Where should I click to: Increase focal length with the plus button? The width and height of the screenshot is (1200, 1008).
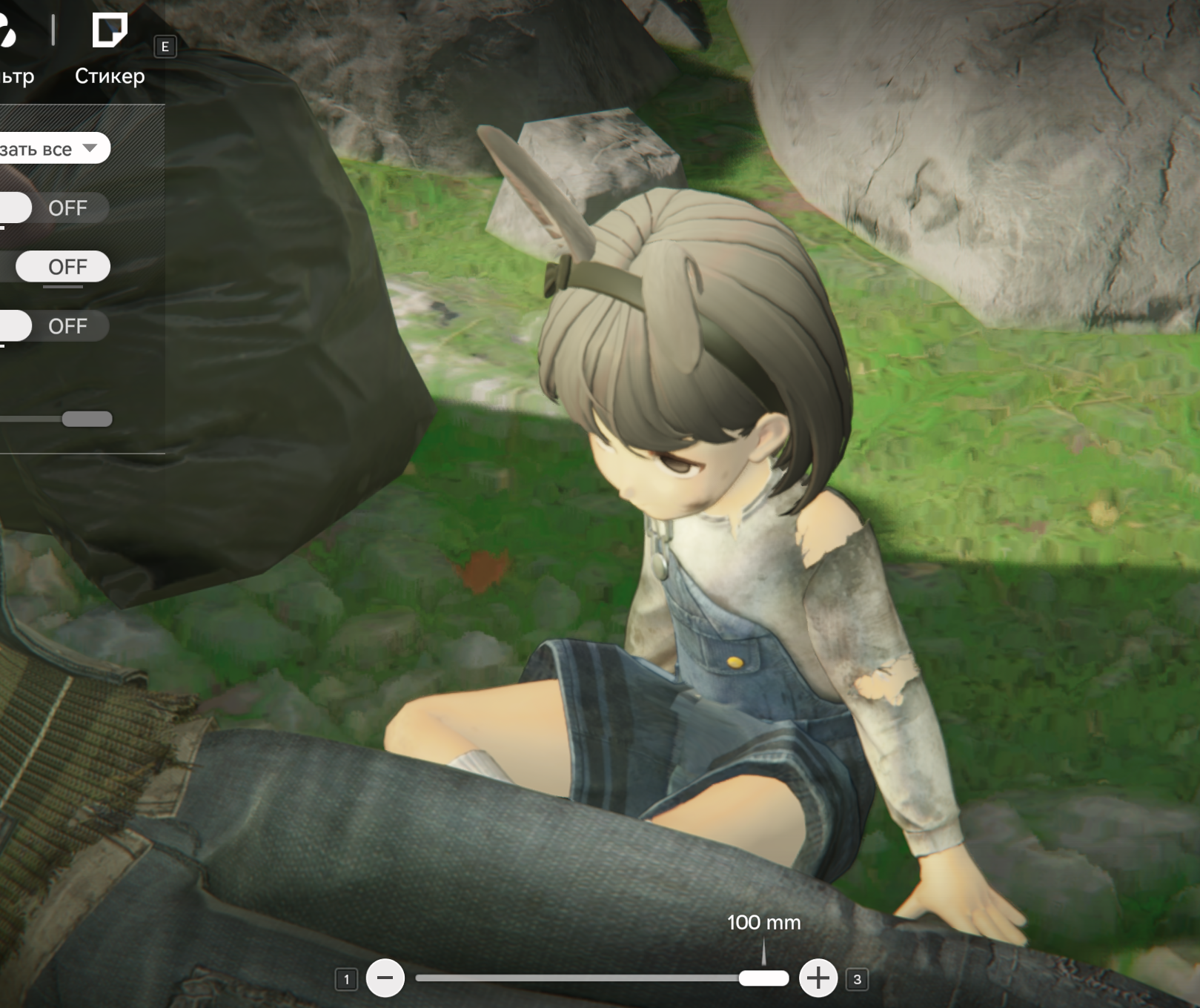tap(818, 978)
